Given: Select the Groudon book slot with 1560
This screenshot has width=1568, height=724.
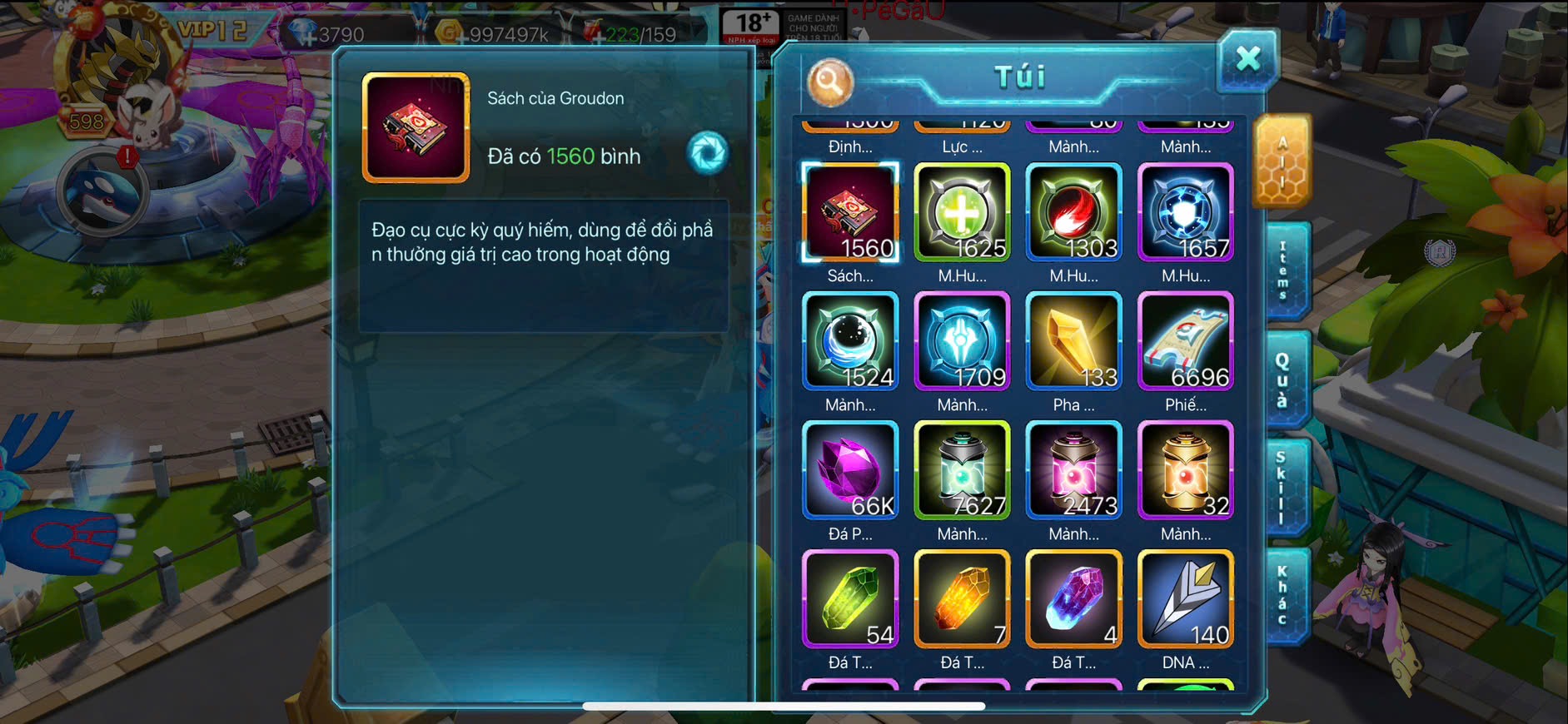Looking at the screenshot, I should (850, 213).
